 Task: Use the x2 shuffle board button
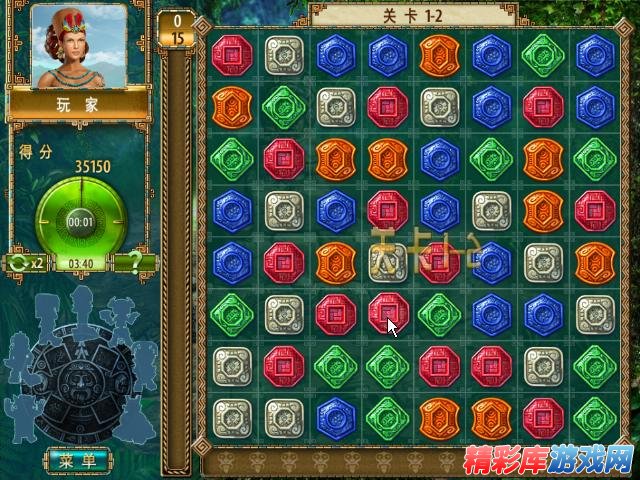click(x=26, y=262)
